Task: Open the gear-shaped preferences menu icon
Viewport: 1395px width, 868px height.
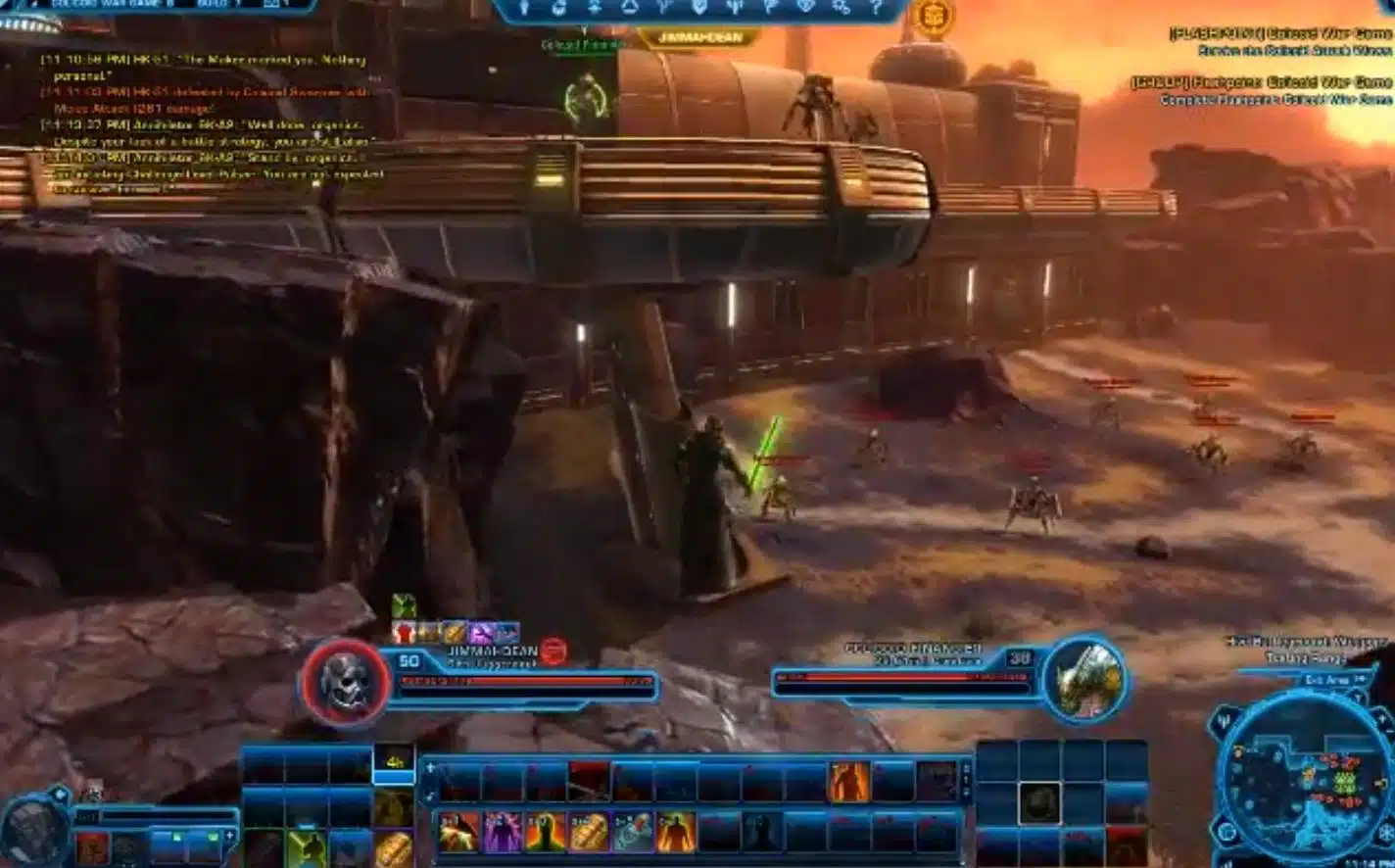Action: point(841,9)
